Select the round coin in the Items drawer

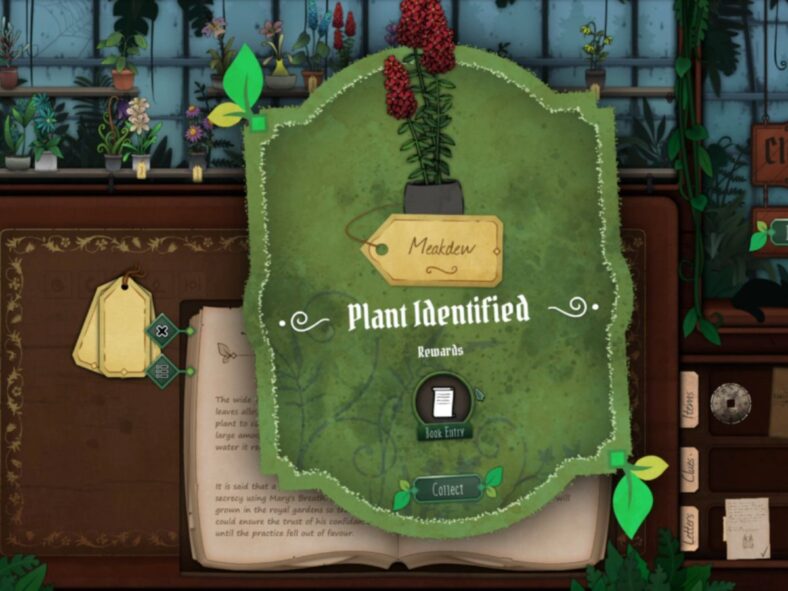click(730, 403)
